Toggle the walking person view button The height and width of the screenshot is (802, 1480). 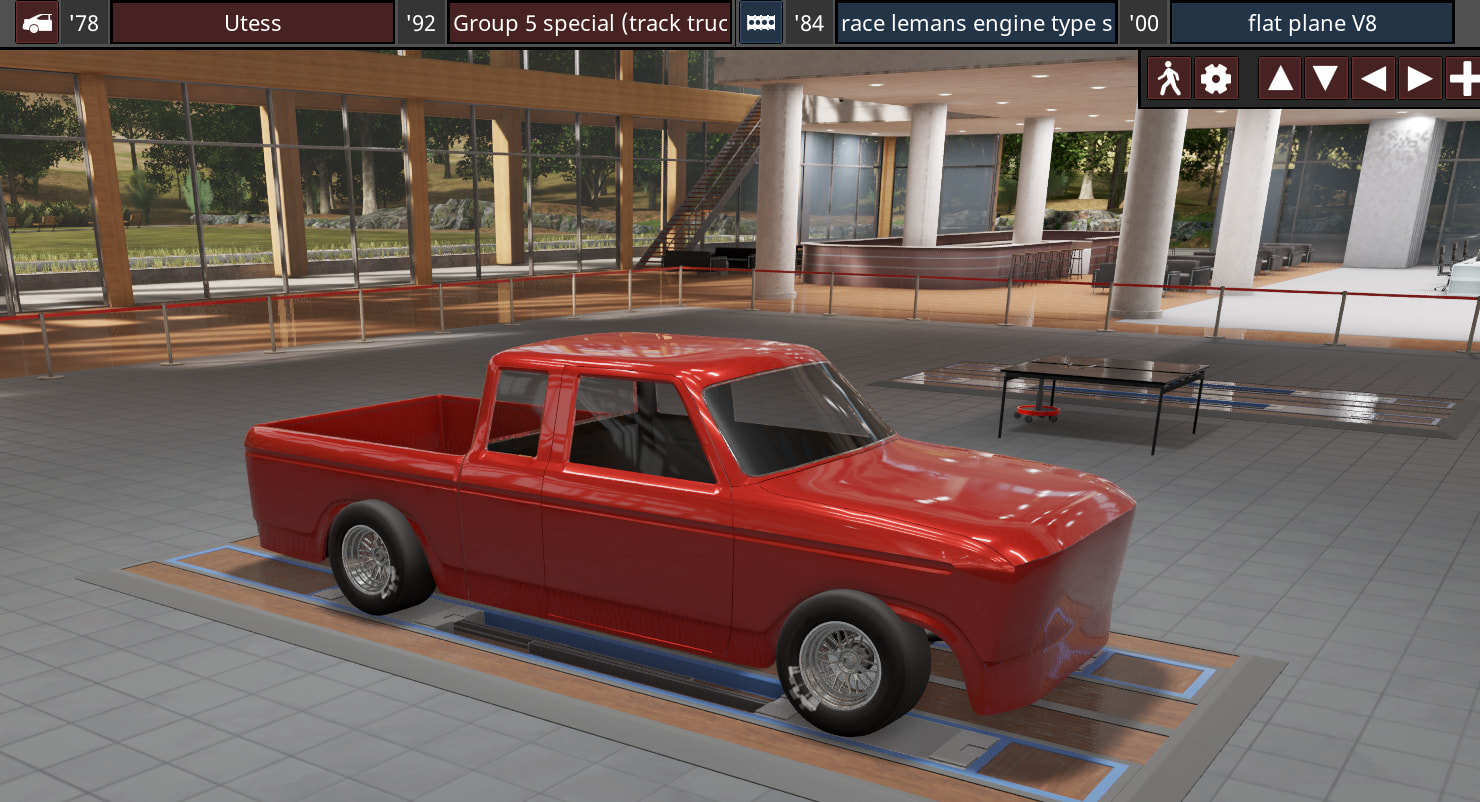pos(1169,78)
